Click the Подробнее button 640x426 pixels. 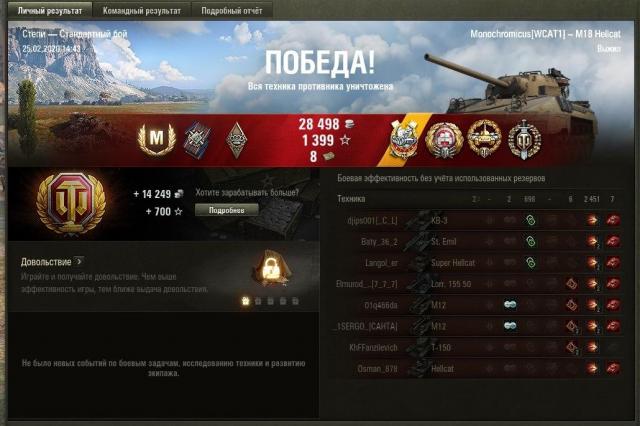pyautogui.click(x=226, y=210)
